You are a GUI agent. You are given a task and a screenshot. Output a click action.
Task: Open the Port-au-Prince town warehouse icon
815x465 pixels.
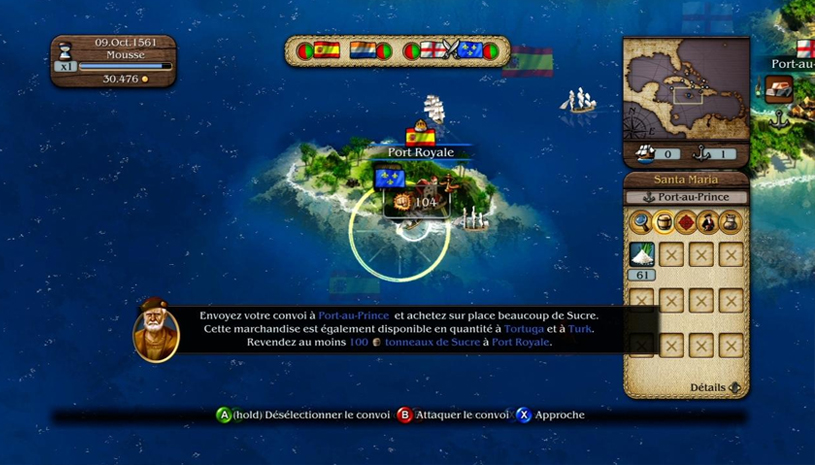pyautogui.click(x=779, y=87)
